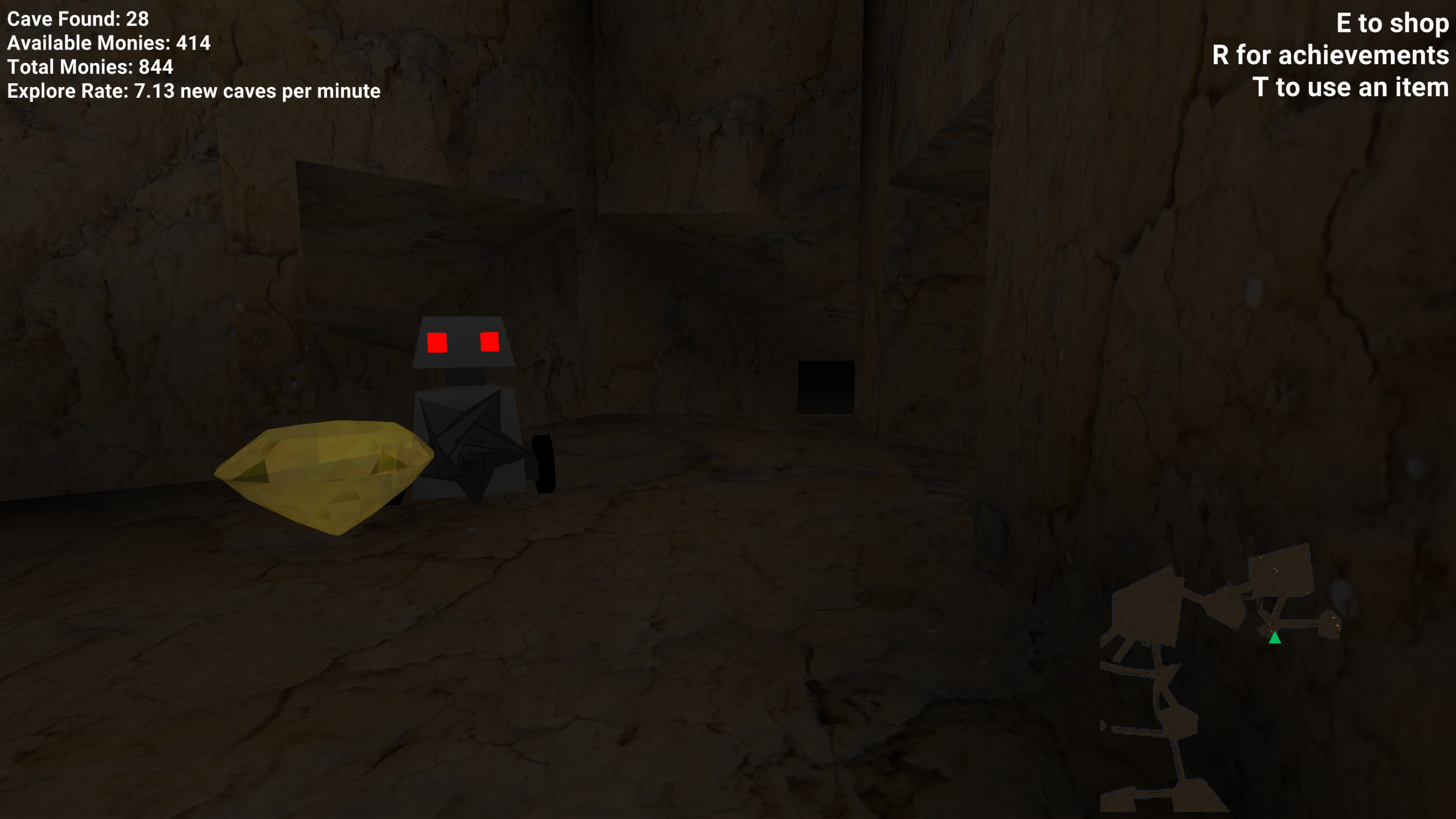Select the robot with red eyes
Screen dimensions: 1456x819
pyautogui.click(x=467, y=409)
